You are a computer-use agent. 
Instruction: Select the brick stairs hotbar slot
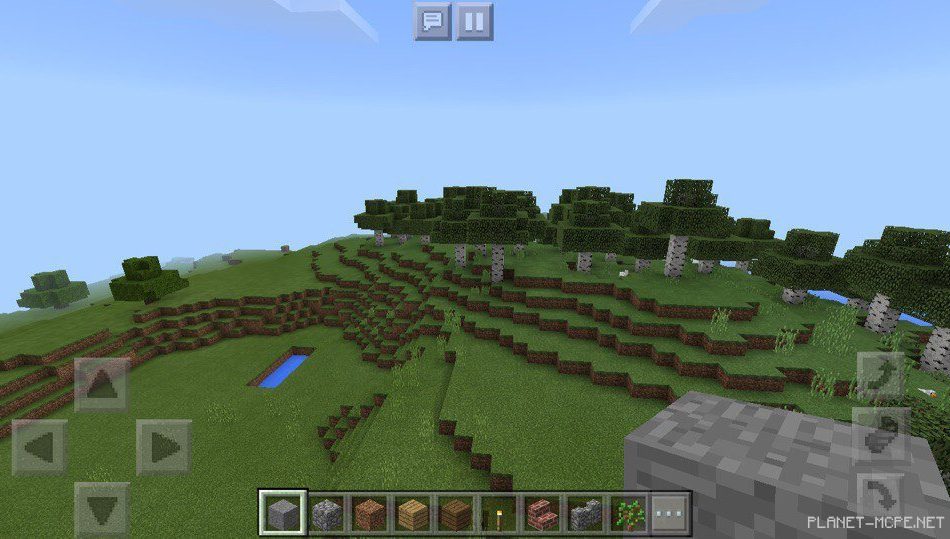point(542,514)
